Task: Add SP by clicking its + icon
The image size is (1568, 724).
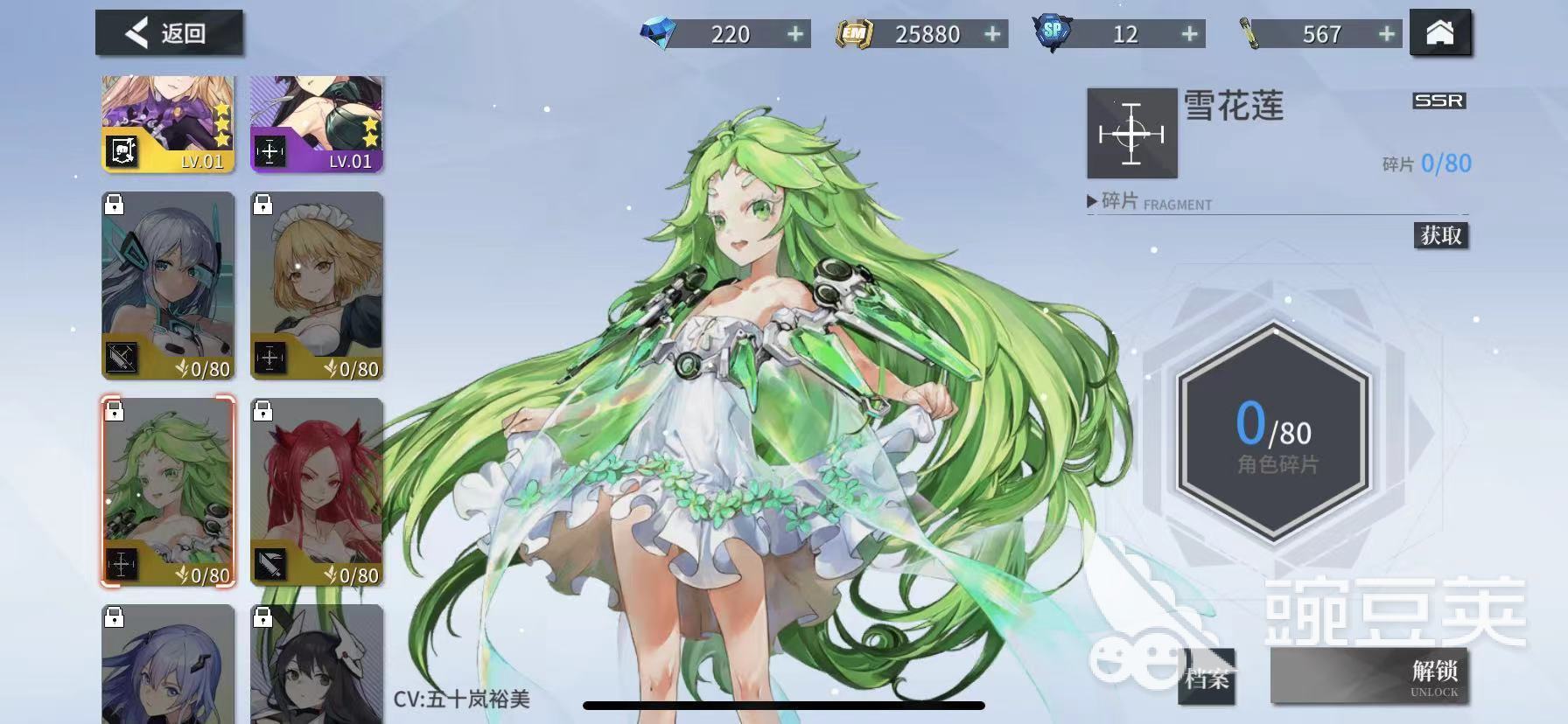Action: pyautogui.click(x=1187, y=34)
